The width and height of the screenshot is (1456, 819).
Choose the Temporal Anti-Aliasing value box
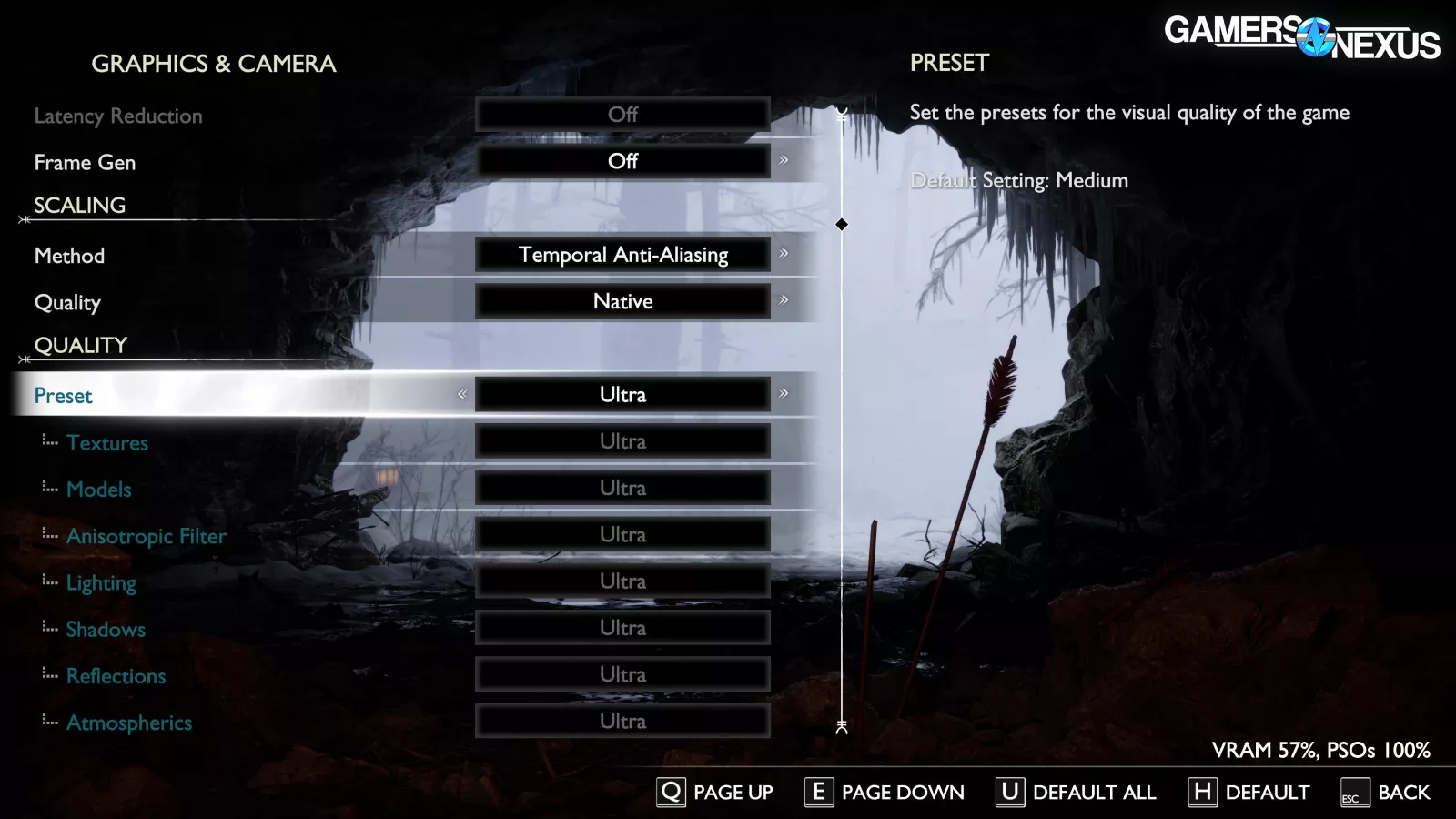pyautogui.click(x=622, y=255)
